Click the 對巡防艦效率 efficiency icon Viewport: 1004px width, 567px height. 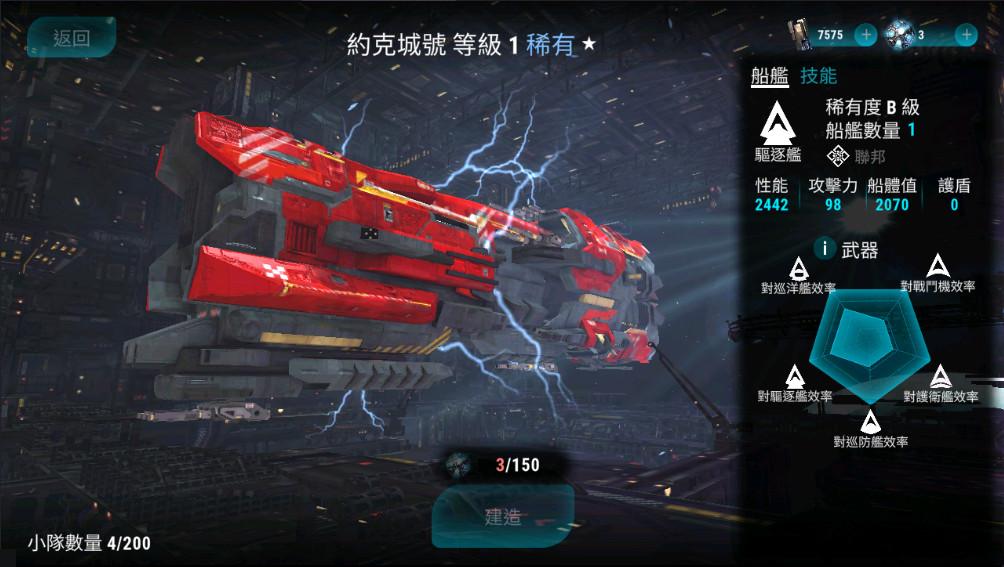[870, 422]
